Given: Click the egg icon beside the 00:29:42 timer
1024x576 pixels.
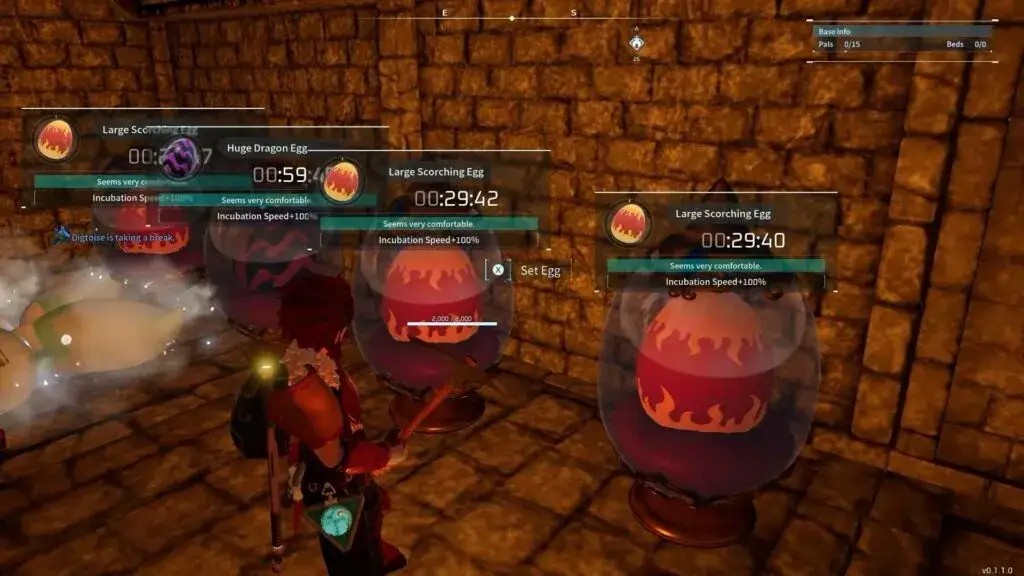Looking at the screenshot, I should point(342,181).
